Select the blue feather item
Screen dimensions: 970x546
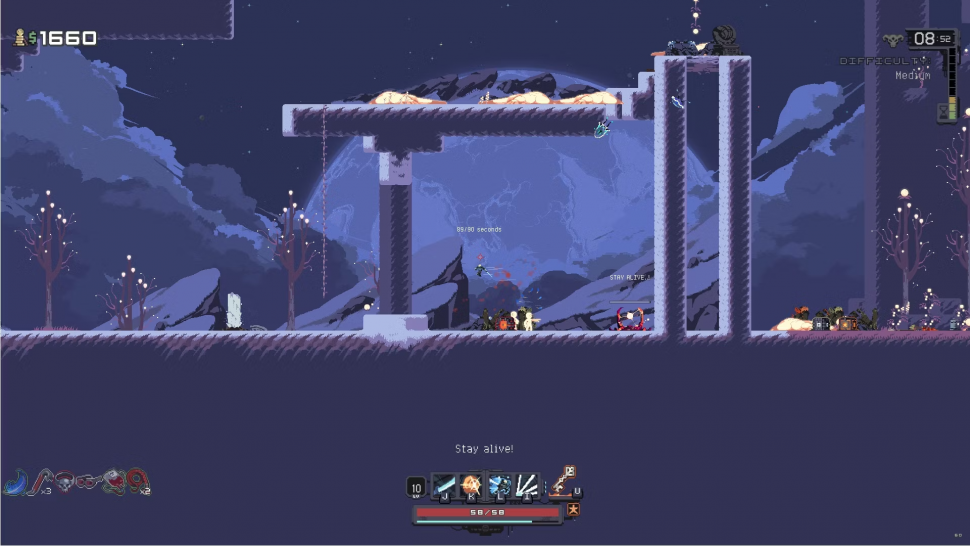tap(15, 483)
